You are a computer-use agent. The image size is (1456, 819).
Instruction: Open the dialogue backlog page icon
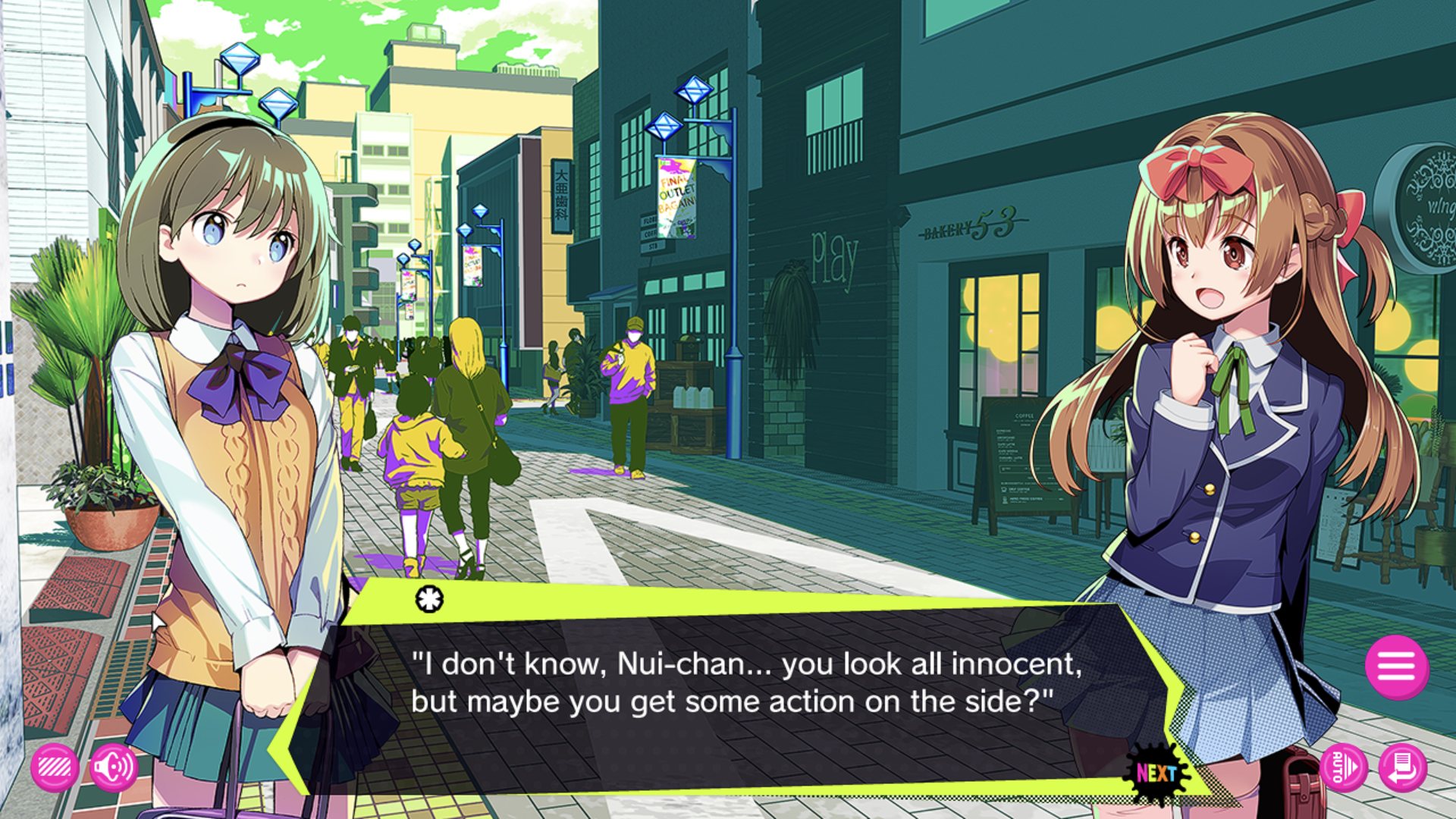(x=1402, y=768)
